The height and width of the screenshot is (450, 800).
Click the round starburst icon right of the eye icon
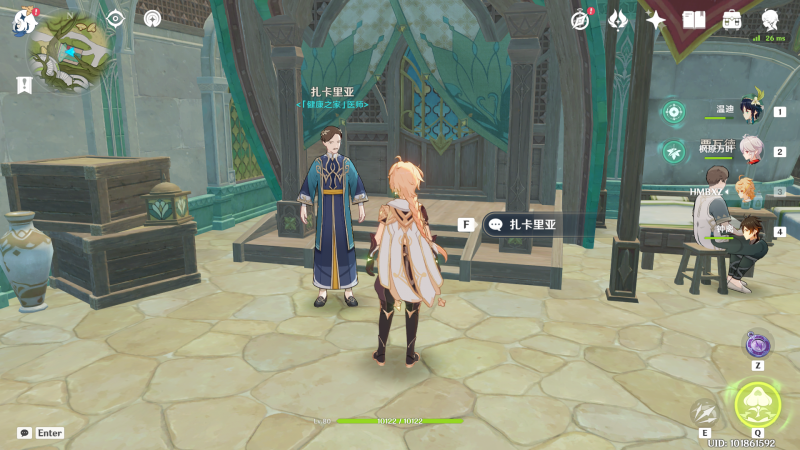(x=152, y=18)
